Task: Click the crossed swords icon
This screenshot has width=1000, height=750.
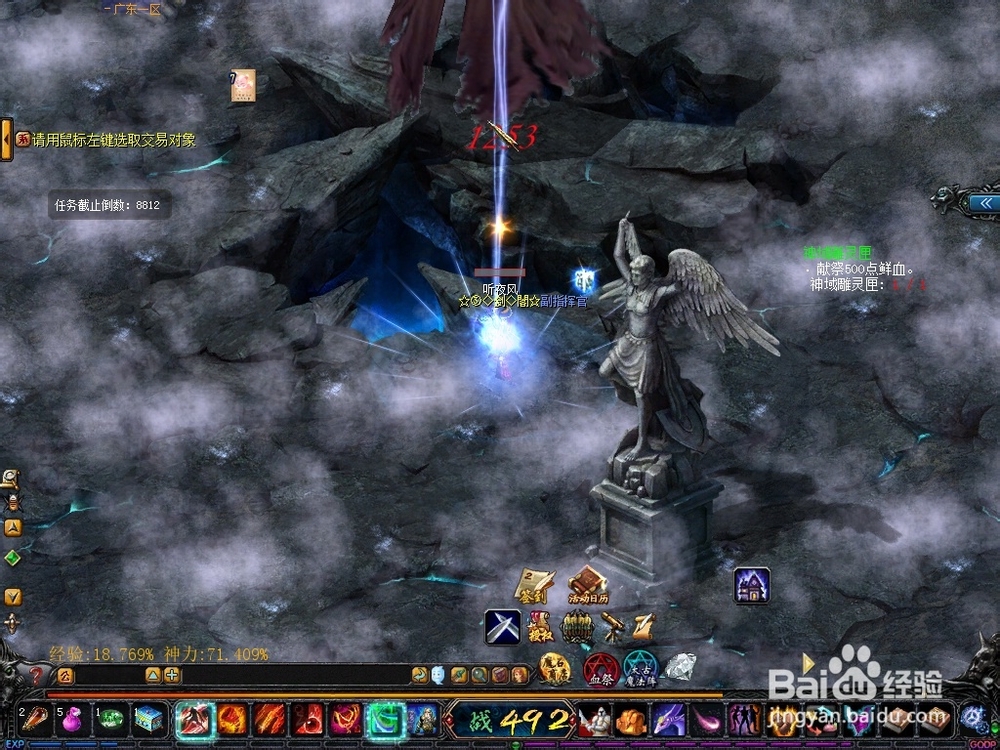Action: pos(503,627)
